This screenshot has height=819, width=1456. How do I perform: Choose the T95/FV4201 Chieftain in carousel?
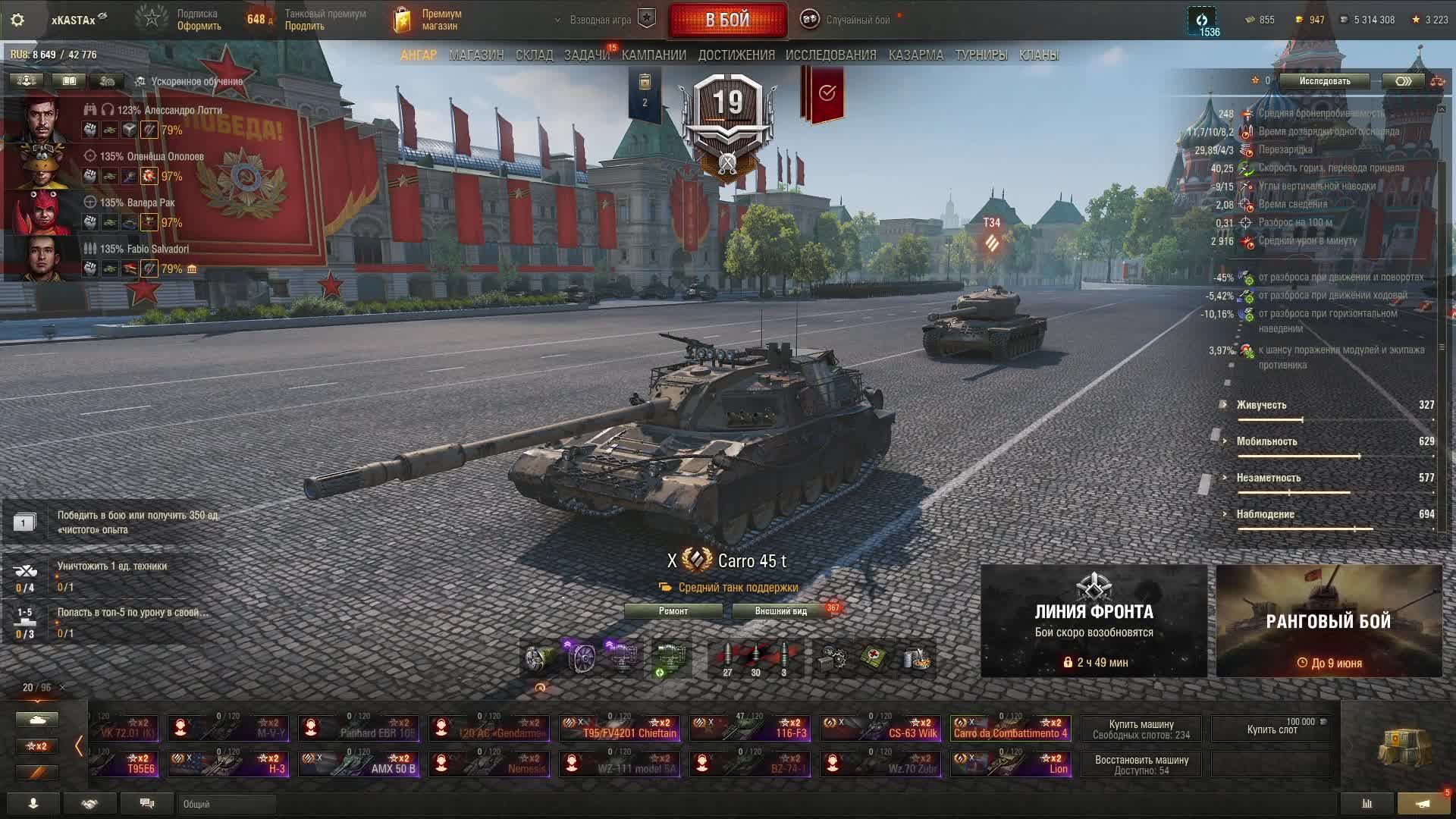click(x=619, y=728)
